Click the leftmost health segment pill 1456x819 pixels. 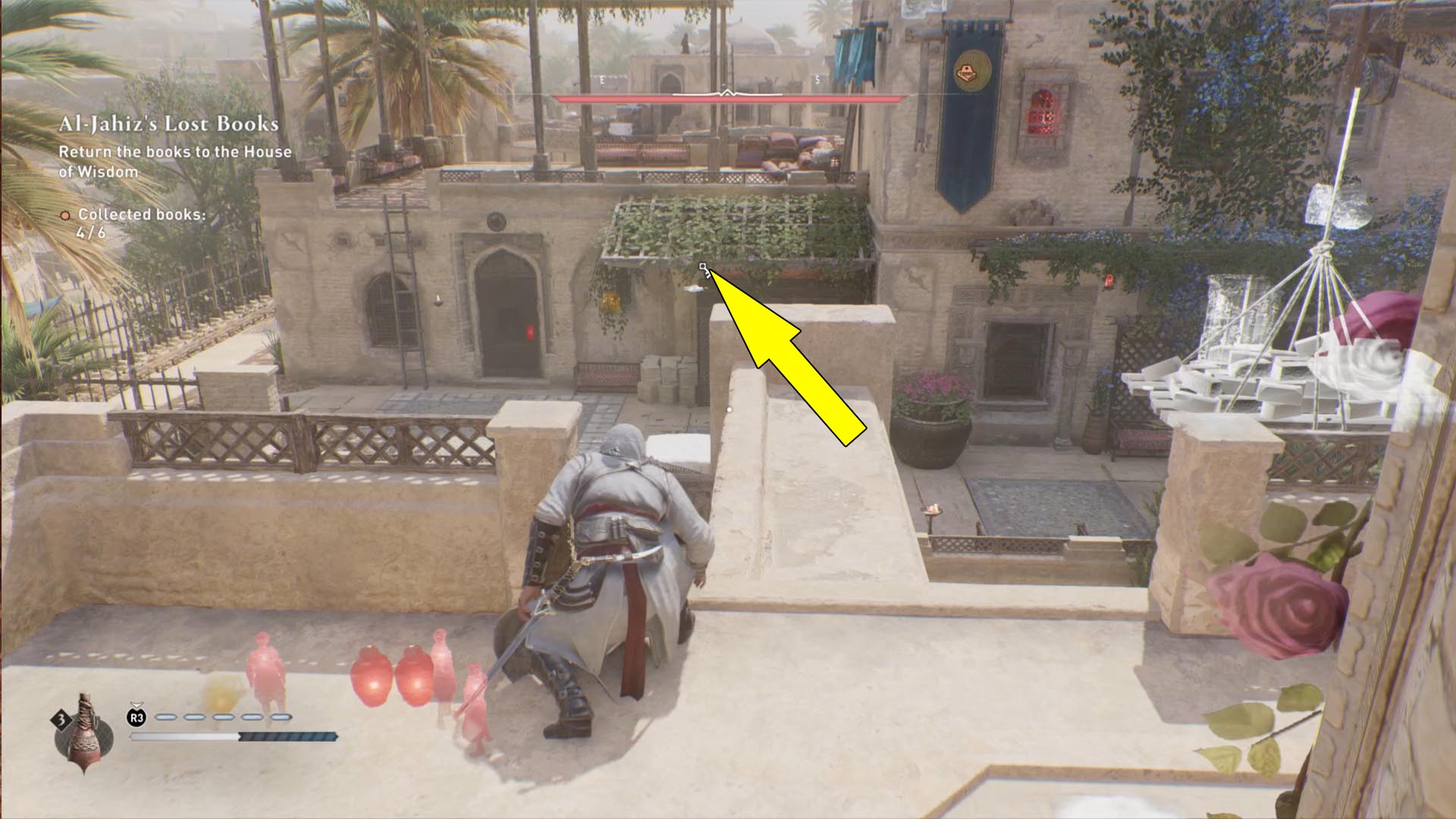(x=166, y=717)
